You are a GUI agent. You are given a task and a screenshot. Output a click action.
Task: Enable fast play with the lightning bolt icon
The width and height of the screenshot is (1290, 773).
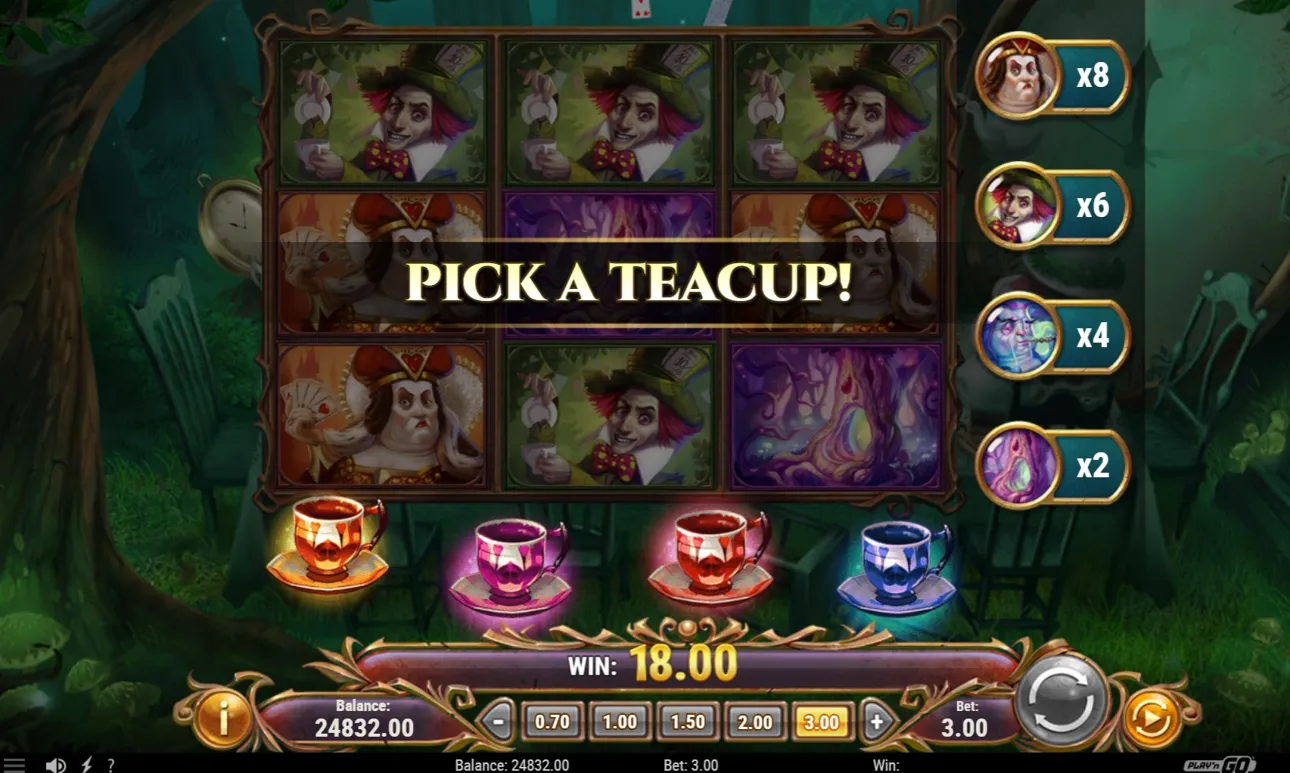[86, 765]
